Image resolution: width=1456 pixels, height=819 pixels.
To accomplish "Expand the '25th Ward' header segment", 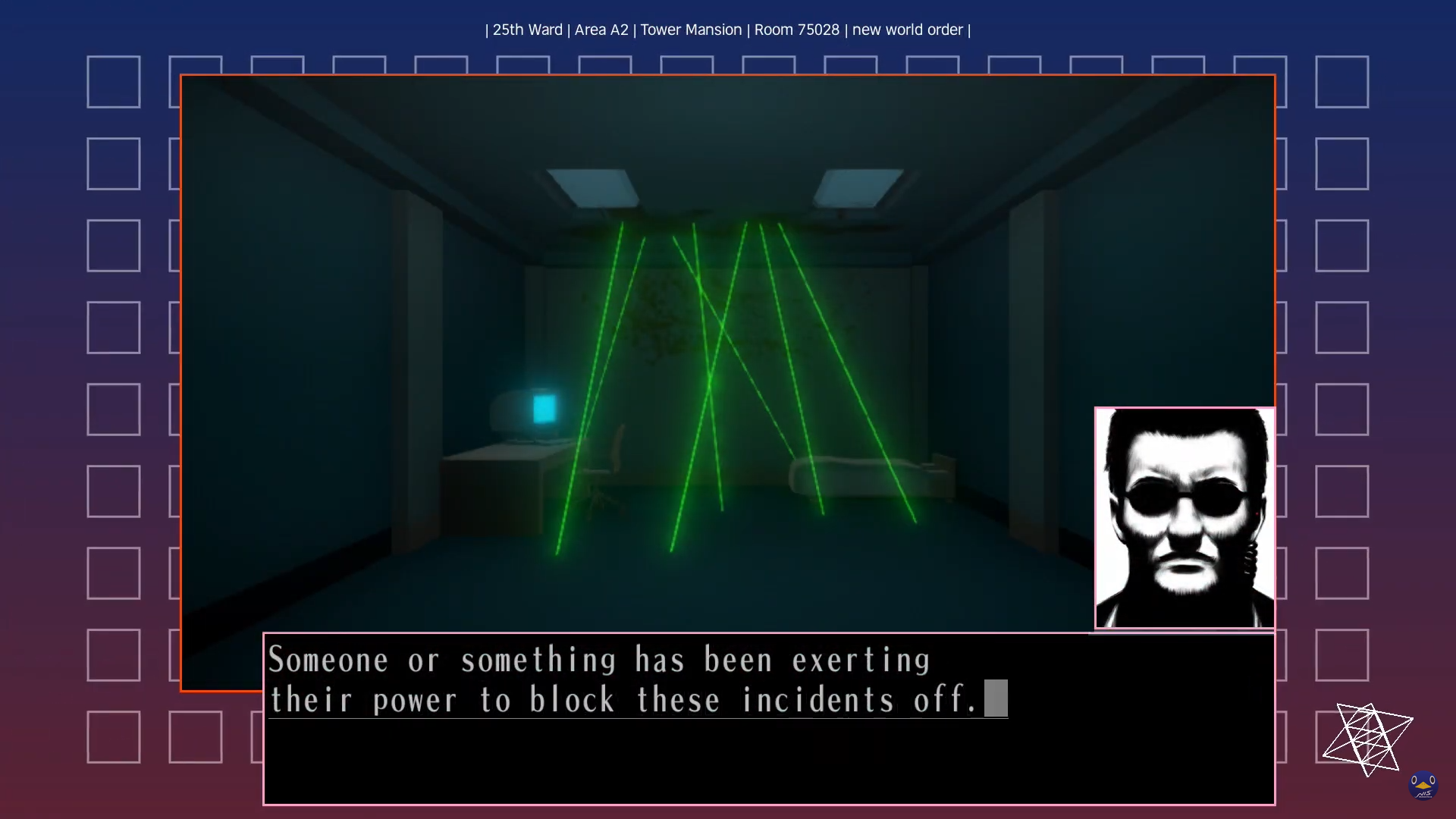I will 526,30.
